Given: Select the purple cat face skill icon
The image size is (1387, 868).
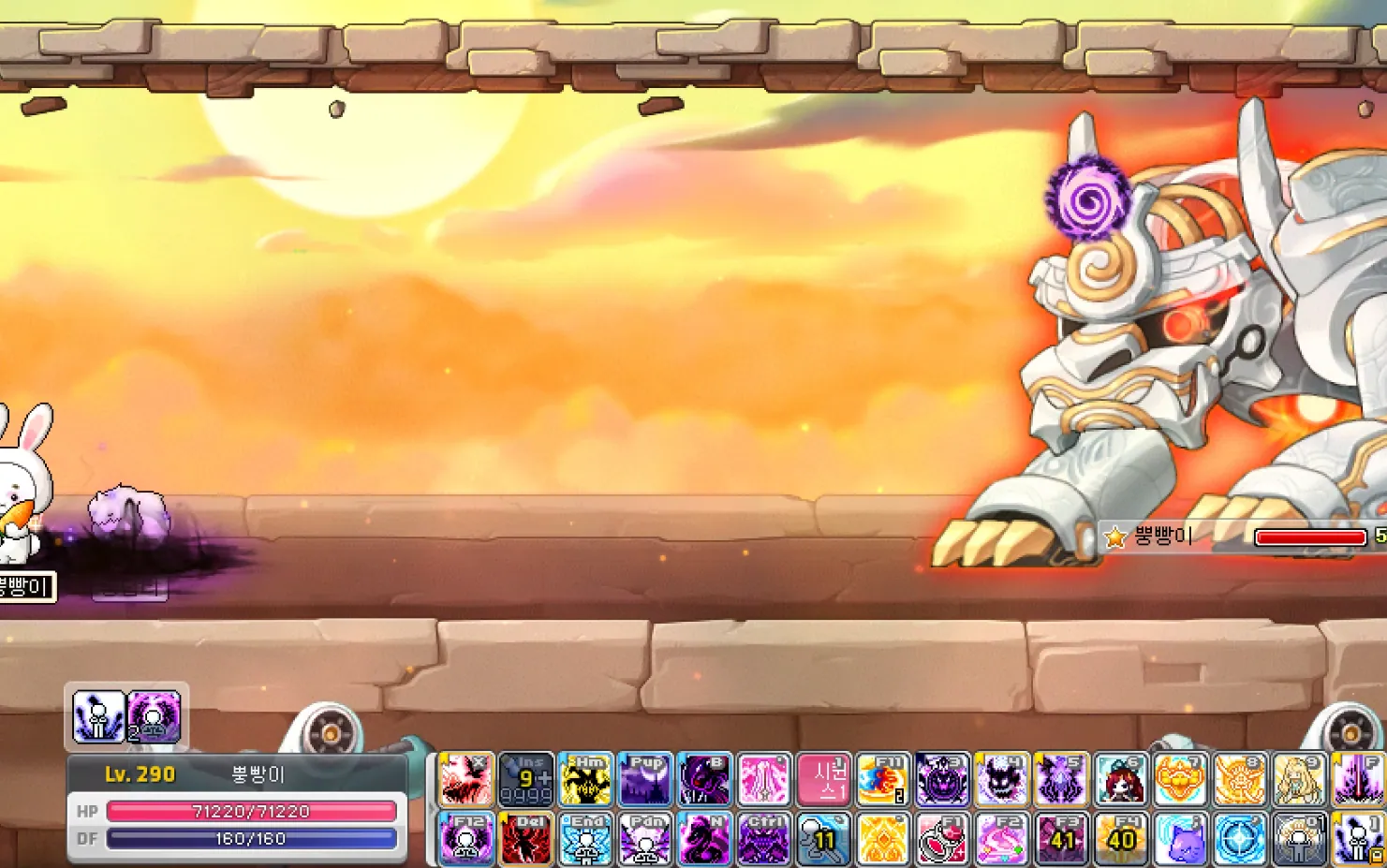Looking at the screenshot, I should [x=1180, y=838].
